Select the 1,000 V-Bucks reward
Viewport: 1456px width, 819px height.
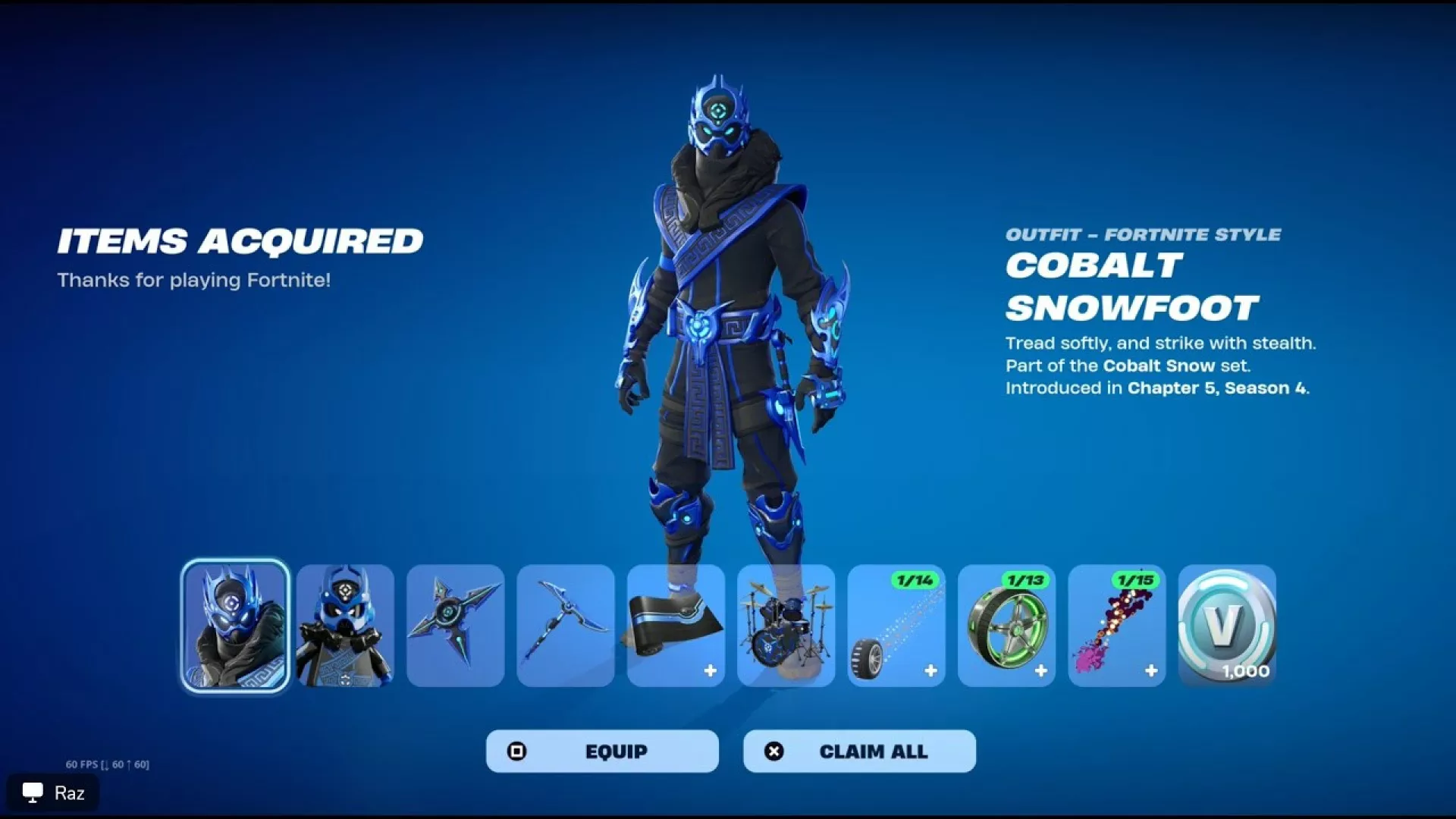tap(1227, 626)
